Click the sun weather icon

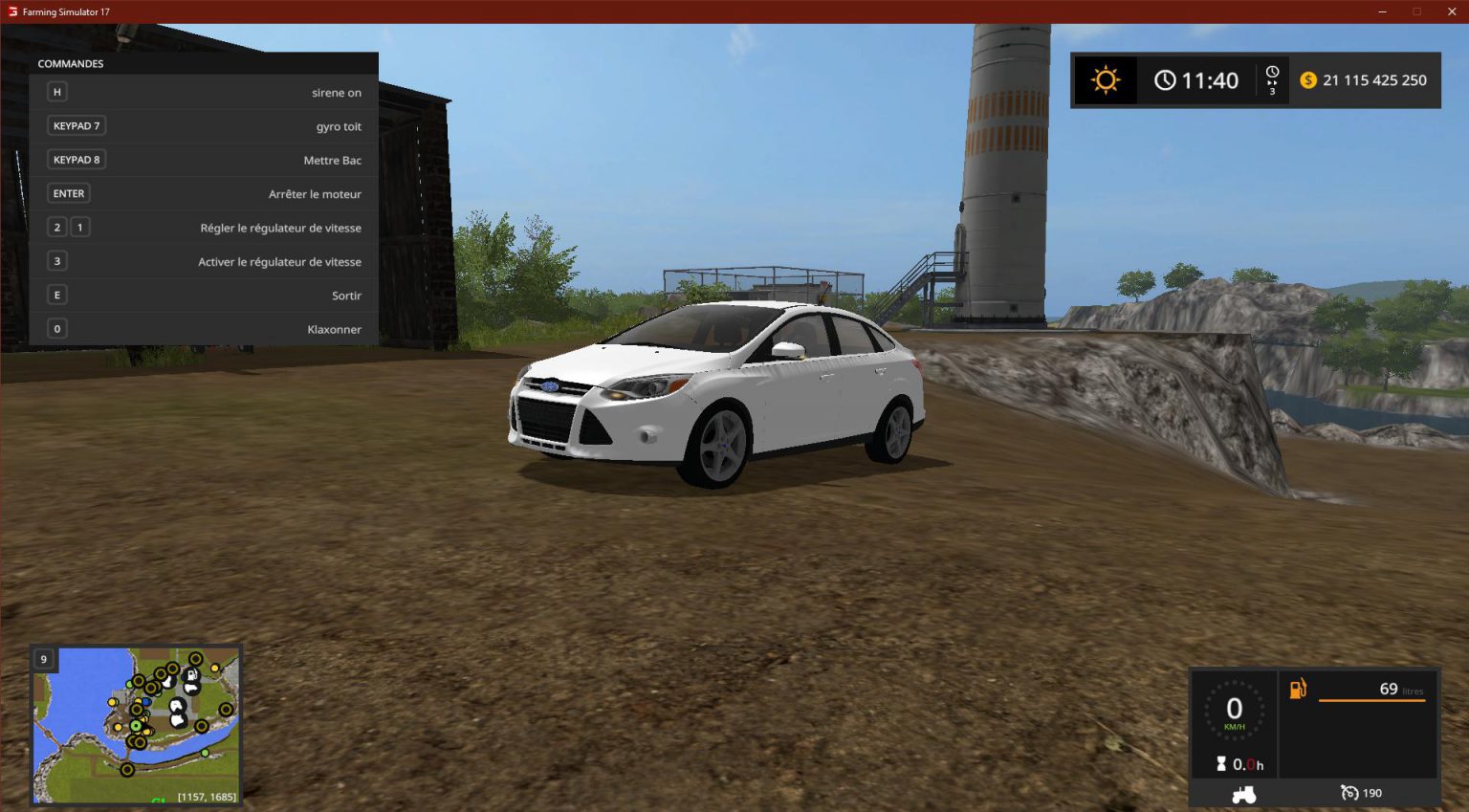tap(1105, 79)
